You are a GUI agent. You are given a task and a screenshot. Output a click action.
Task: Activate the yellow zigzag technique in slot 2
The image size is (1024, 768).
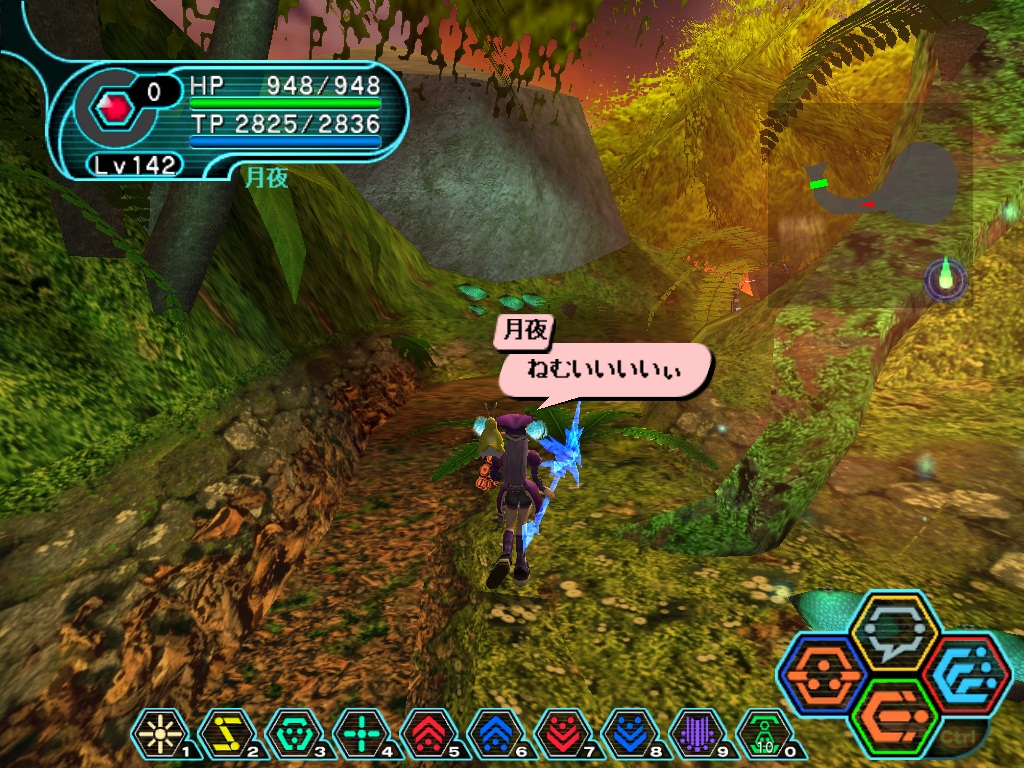click(222, 733)
